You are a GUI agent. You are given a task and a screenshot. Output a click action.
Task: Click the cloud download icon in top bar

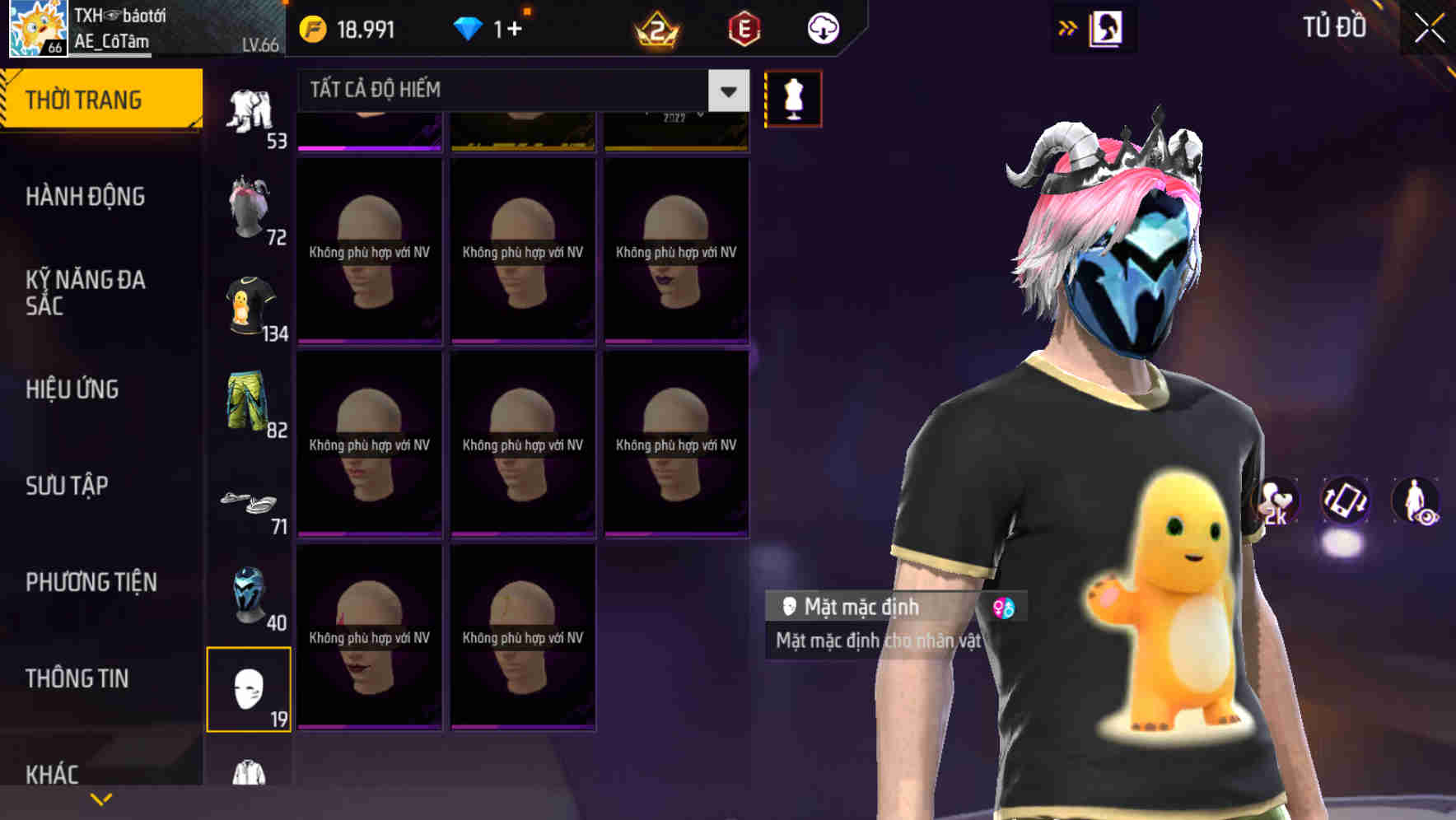click(x=823, y=28)
